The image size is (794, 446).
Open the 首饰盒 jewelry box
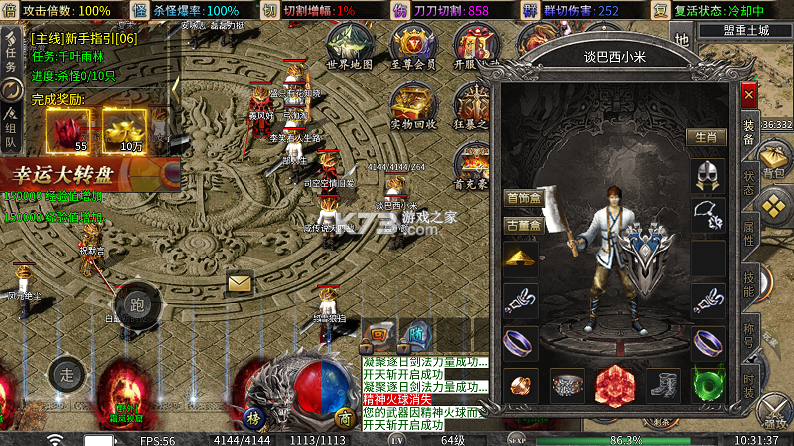[521, 198]
